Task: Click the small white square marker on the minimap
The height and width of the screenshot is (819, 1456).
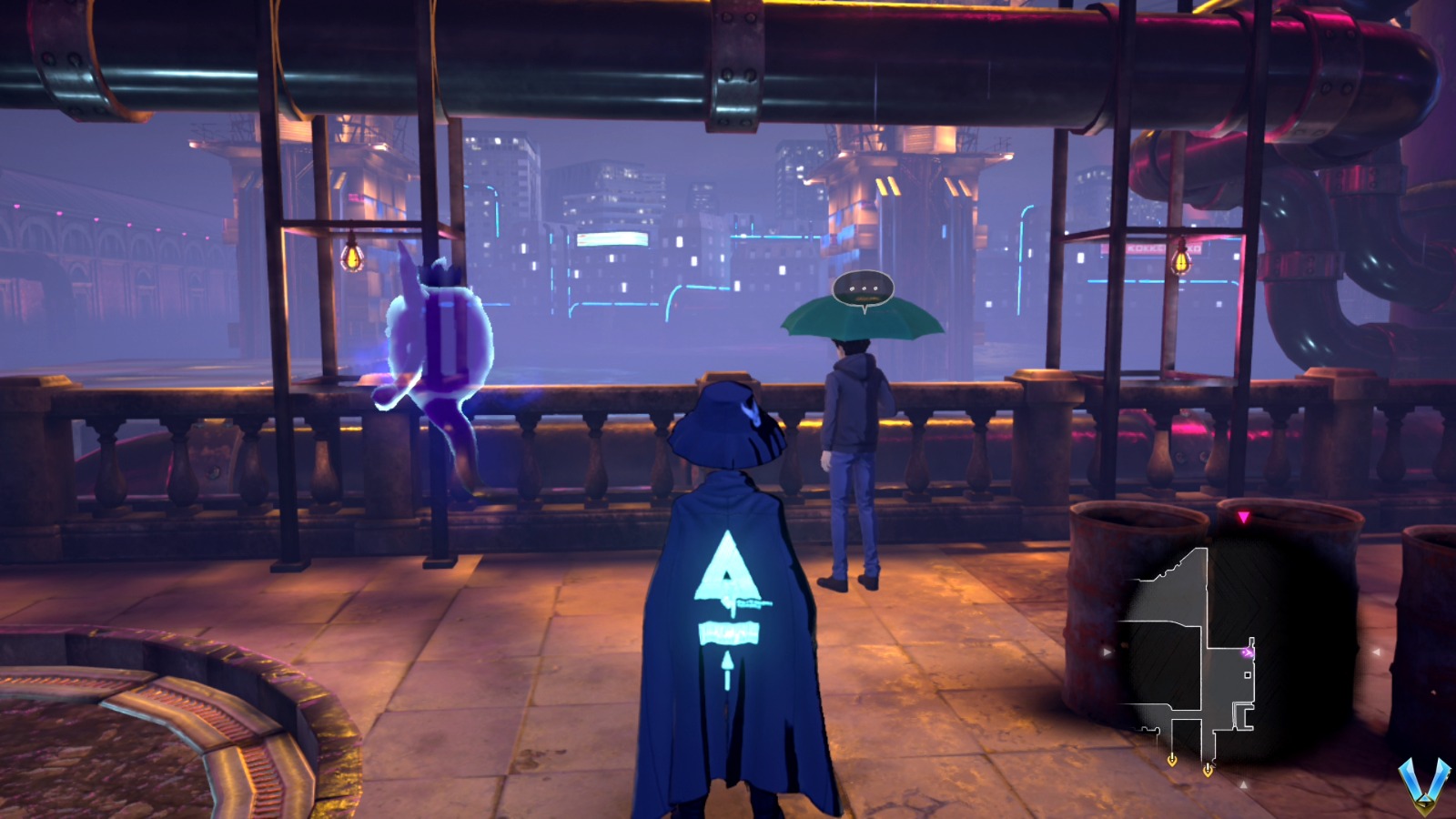Action: pos(1248,675)
